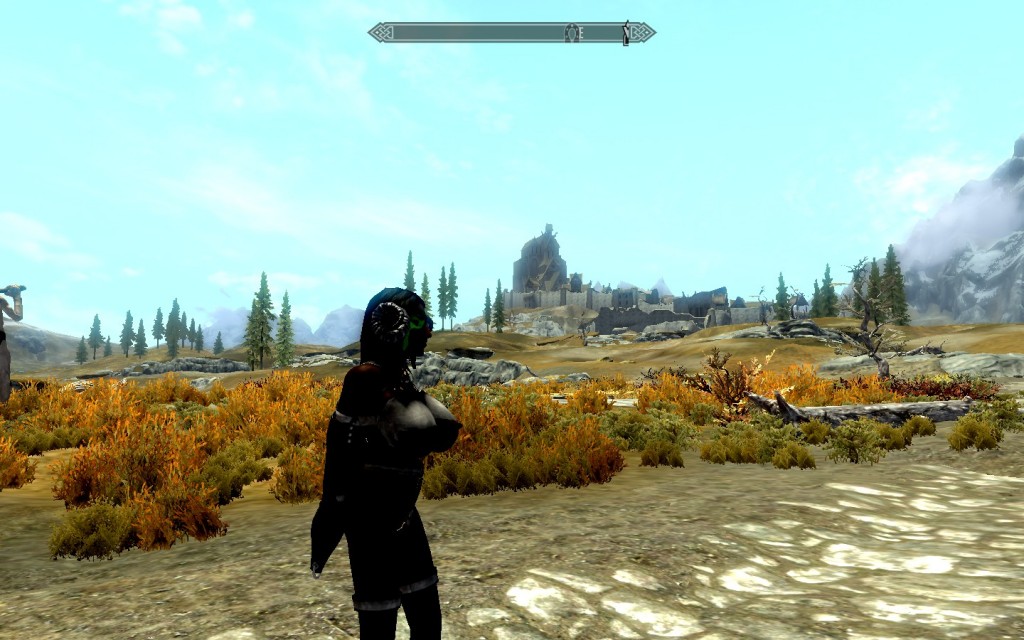Screen dimensions: 1024x640
Task: Click the horseshoe stable marker on the compass
Action: coord(571,33)
